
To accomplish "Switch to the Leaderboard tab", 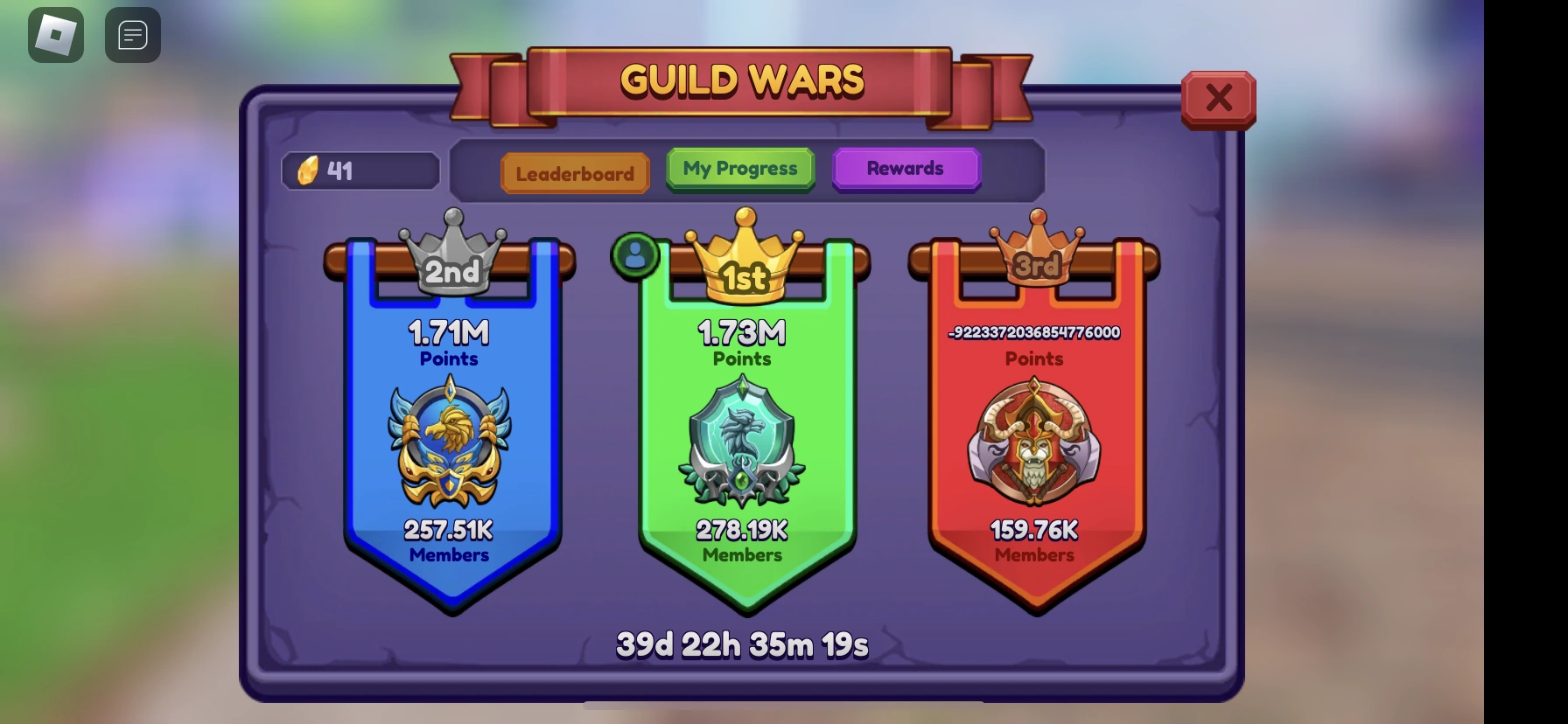I will coord(575,172).
